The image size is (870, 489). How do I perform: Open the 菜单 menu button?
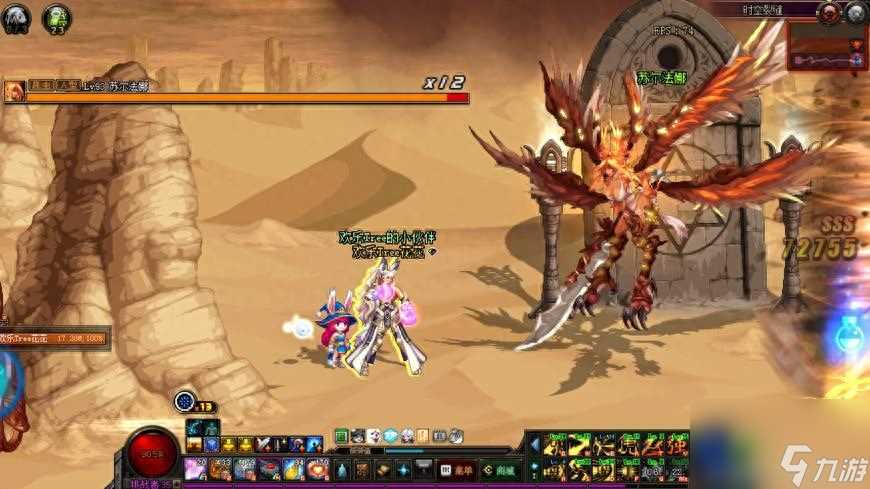[x=457, y=469]
